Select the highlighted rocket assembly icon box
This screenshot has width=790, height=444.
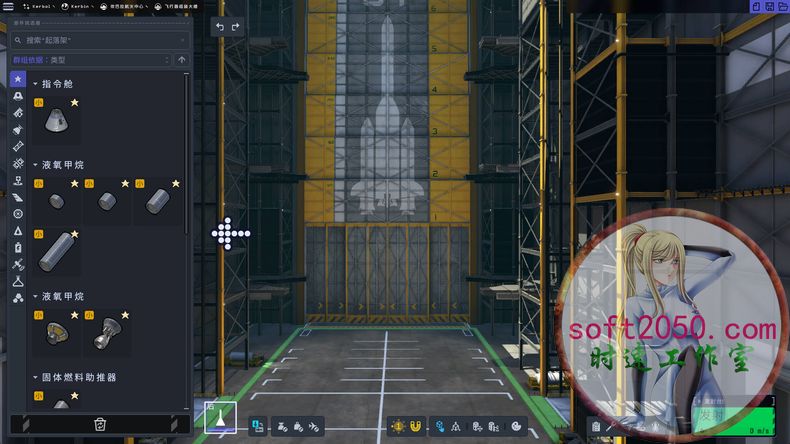coord(220,417)
